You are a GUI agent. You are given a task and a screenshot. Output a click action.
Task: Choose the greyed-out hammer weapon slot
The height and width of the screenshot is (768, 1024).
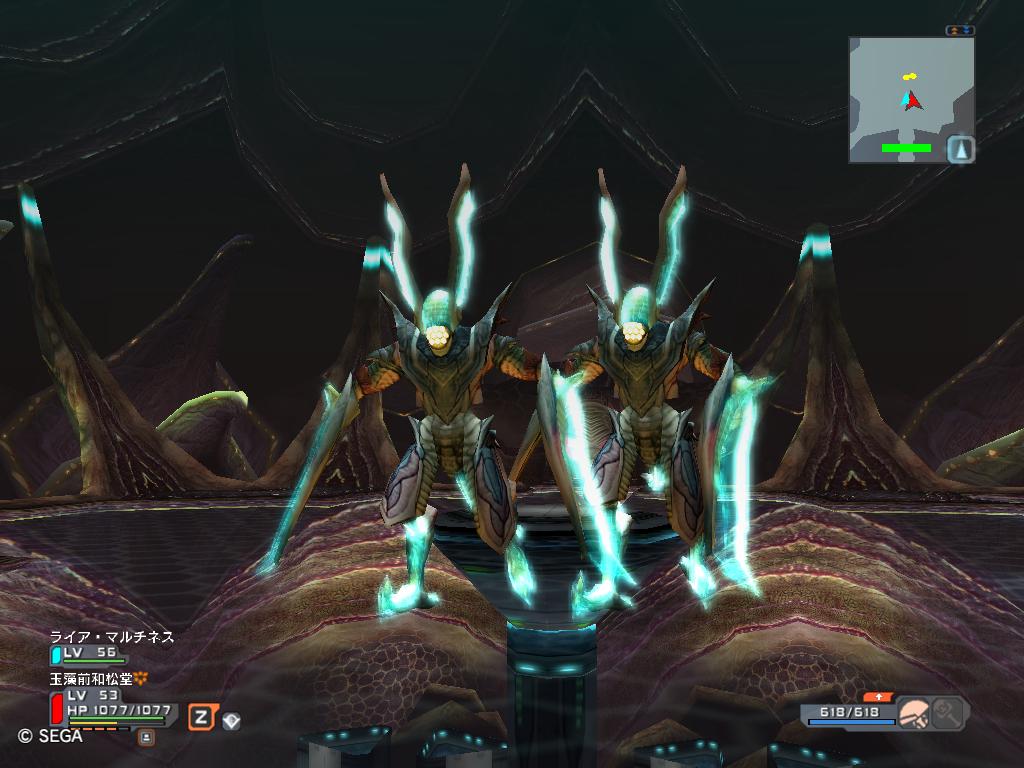click(x=947, y=713)
